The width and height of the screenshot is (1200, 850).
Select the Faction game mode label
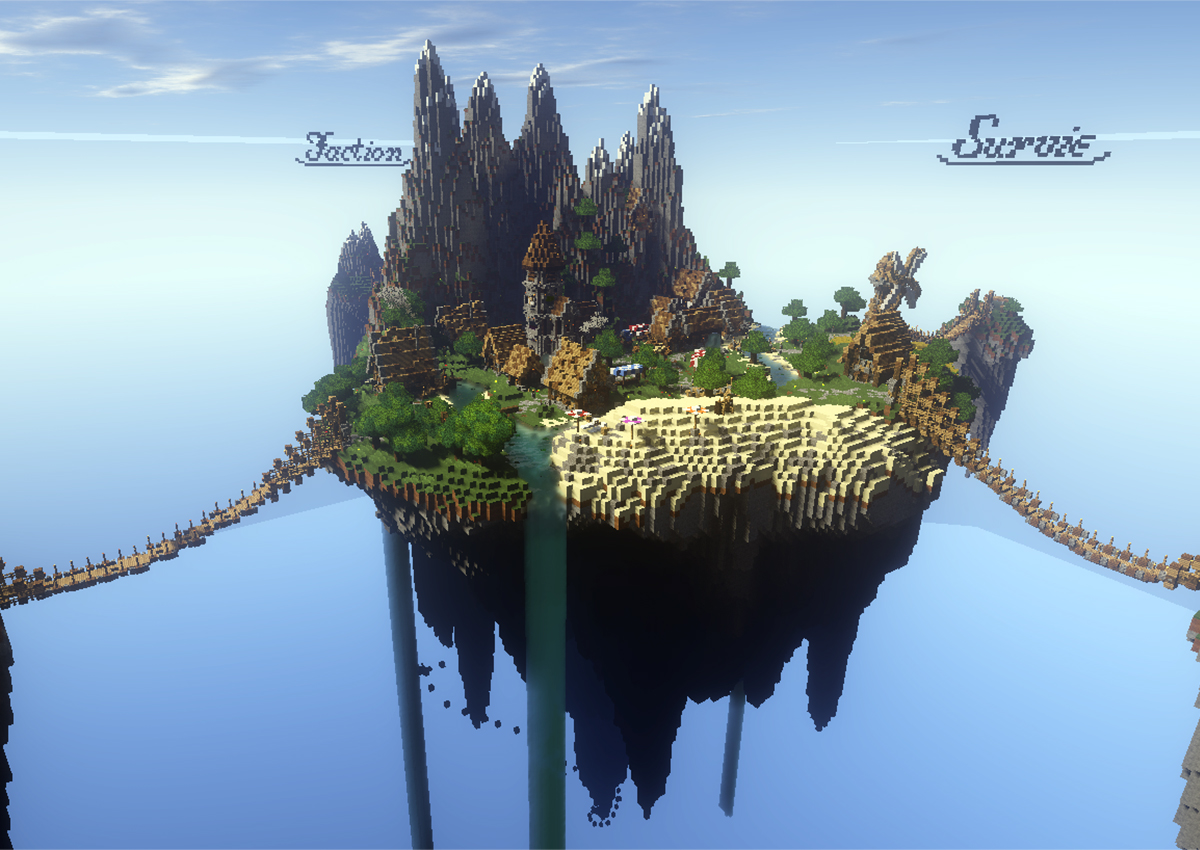click(354, 148)
